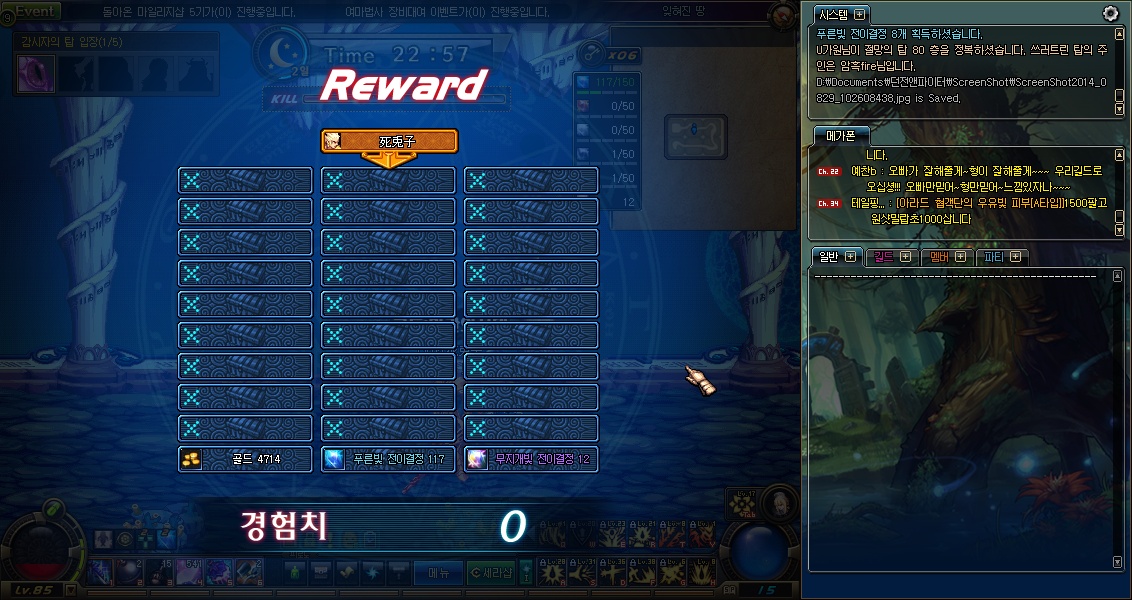Click the dungeon minimap
The image size is (1132, 600).
coord(695,131)
